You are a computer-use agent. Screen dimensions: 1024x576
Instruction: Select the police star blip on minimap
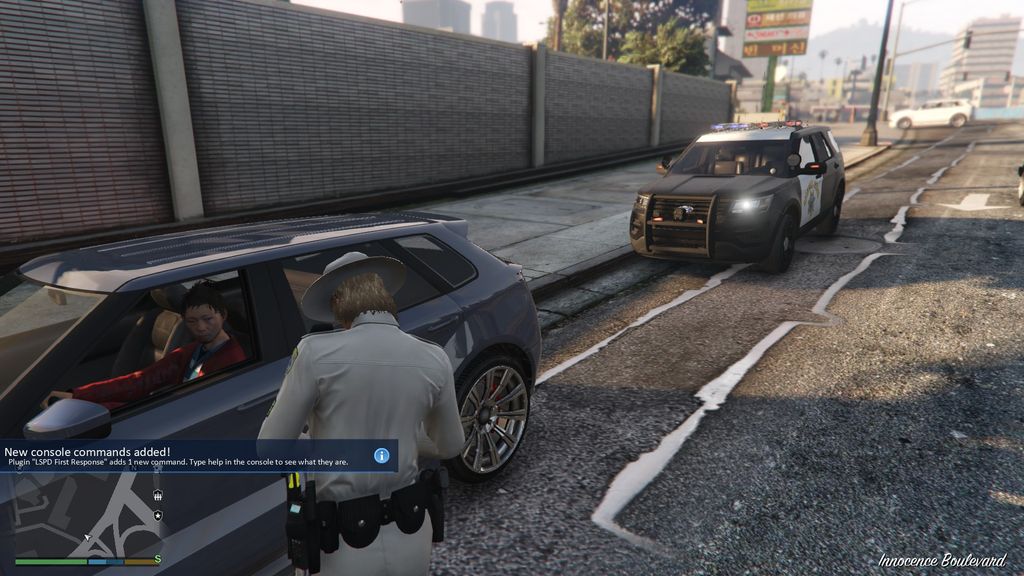(157, 515)
